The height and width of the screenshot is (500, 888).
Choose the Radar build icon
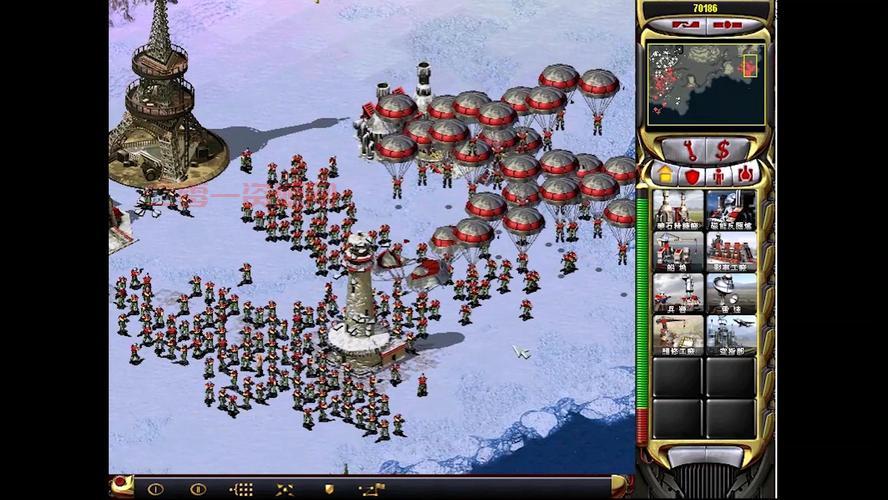click(x=731, y=294)
